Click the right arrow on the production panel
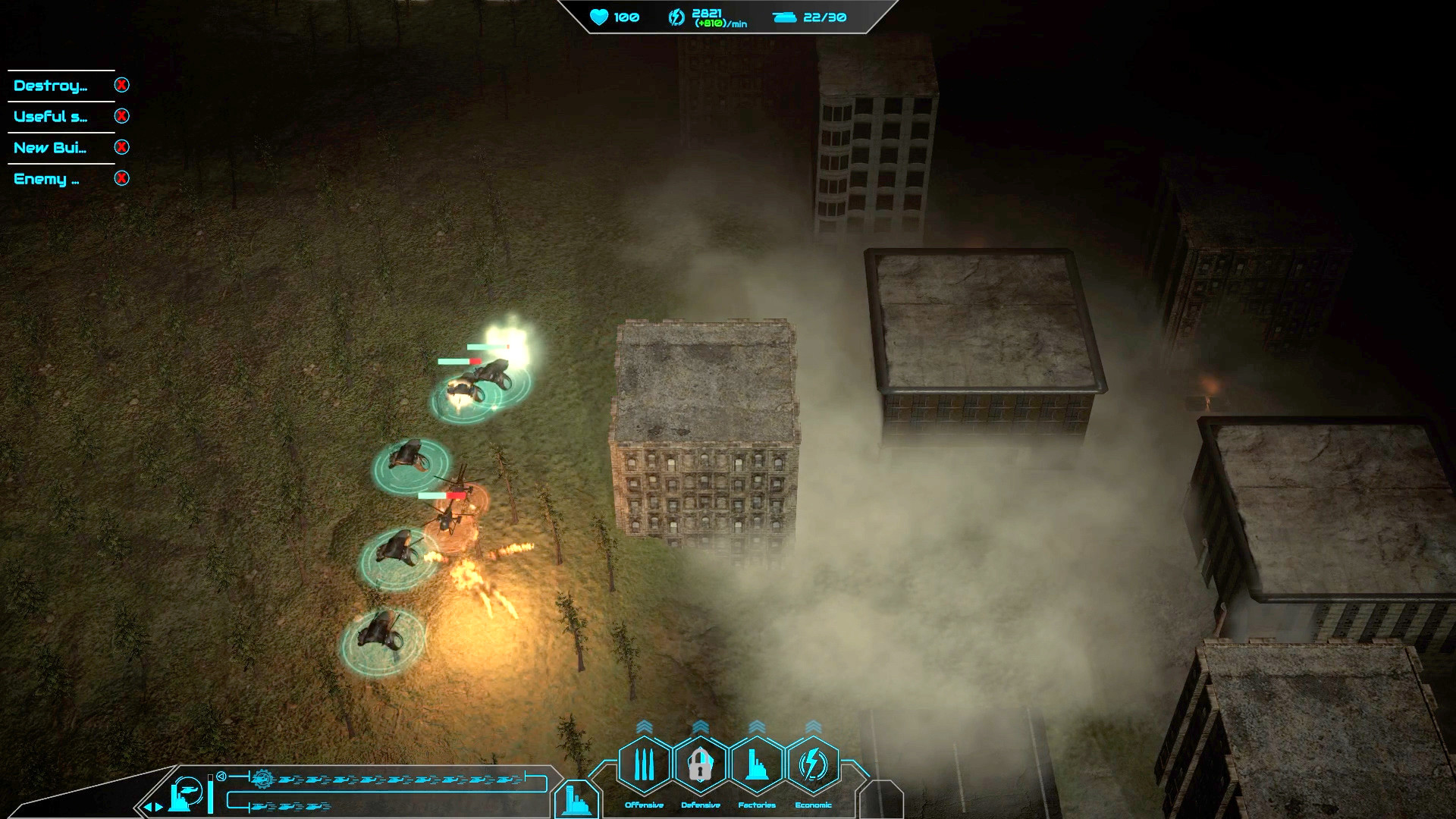1456x819 pixels. [x=157, y=808]
